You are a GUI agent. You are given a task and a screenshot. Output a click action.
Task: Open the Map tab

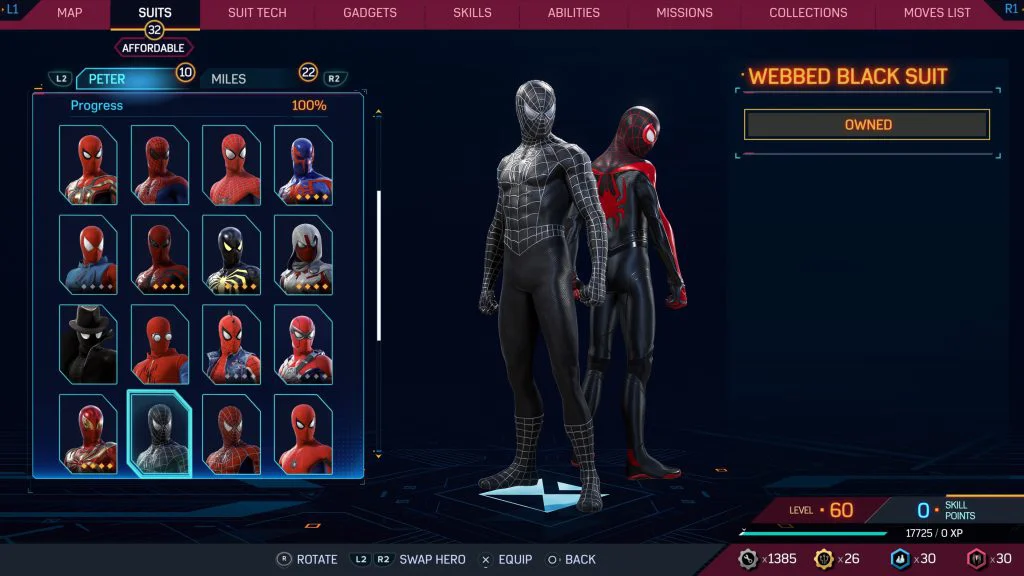coord(69,13)
